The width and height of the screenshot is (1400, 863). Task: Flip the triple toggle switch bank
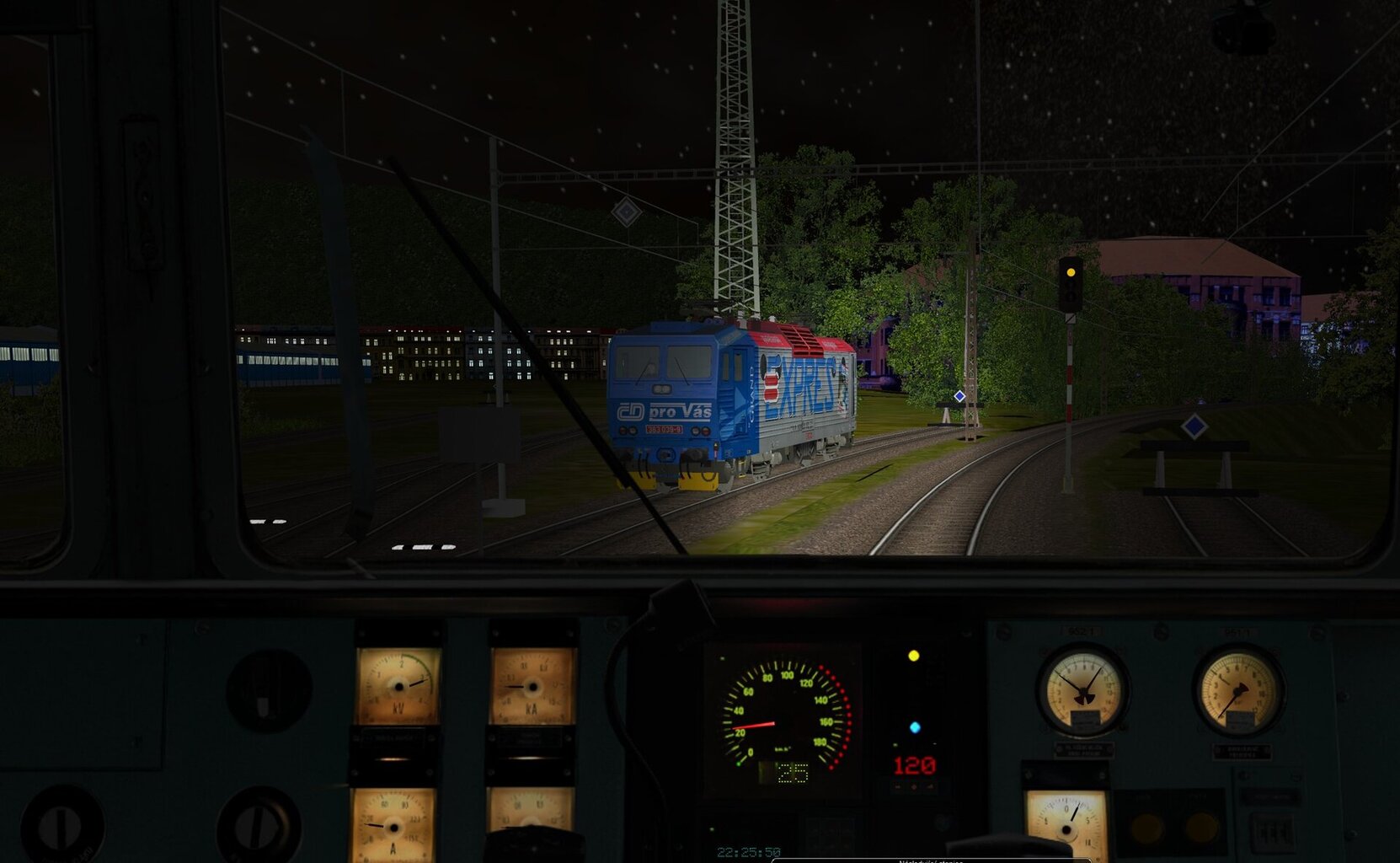coord(1271,833)
